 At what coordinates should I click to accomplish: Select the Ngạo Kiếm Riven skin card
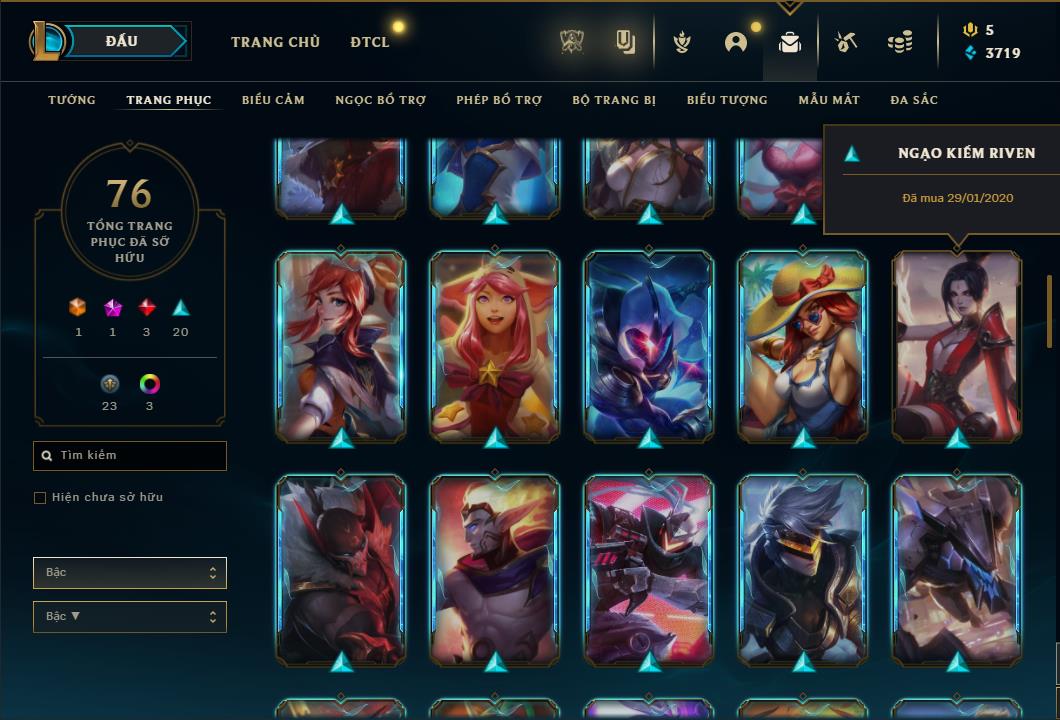957,345
